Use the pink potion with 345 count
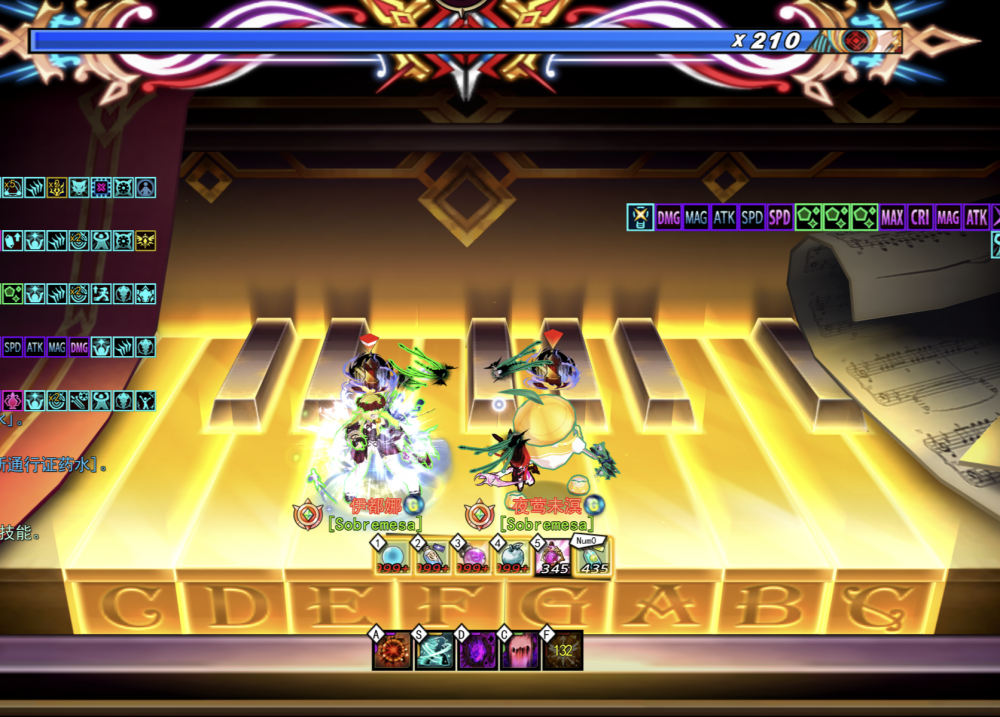1000x717 pixels. (552, 557)
